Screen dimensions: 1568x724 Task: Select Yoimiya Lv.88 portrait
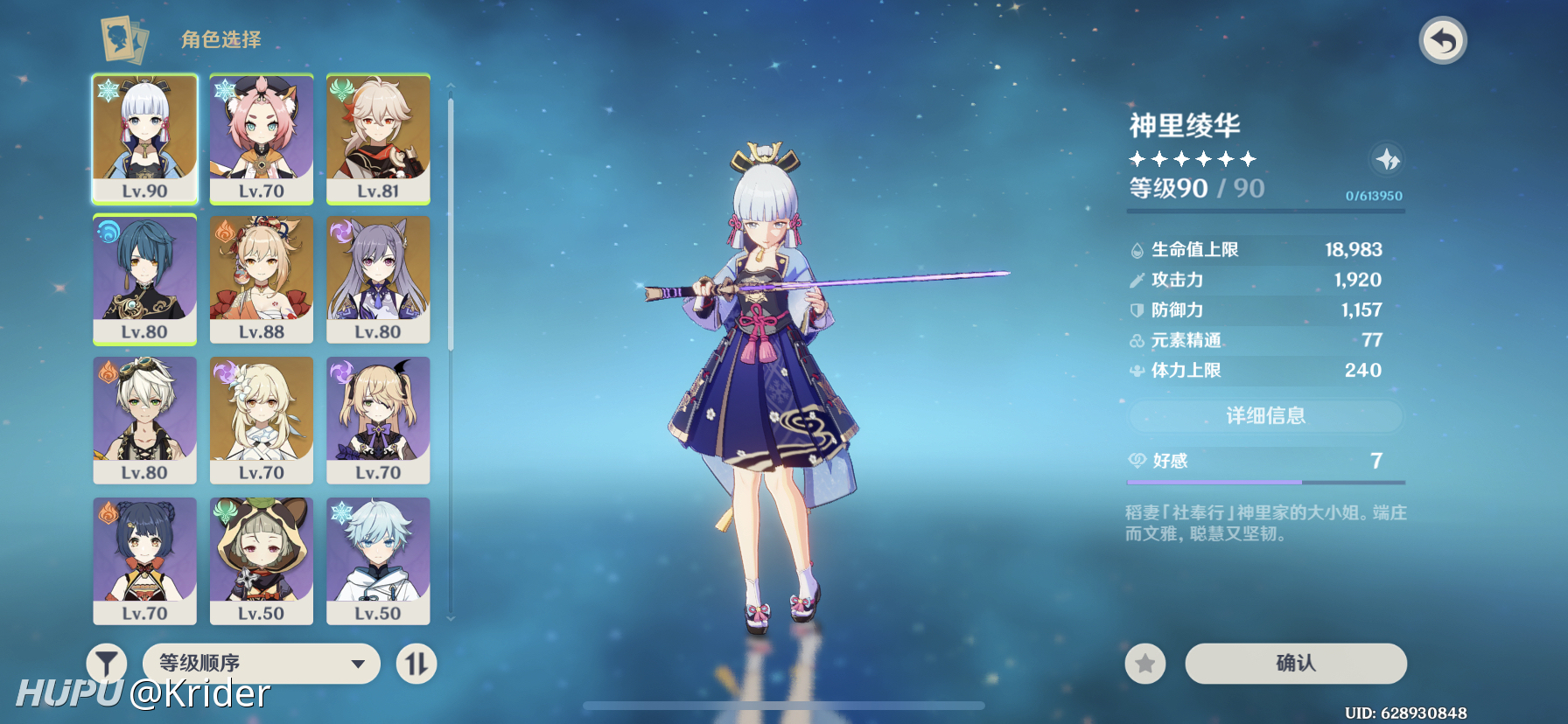point(262,279)
